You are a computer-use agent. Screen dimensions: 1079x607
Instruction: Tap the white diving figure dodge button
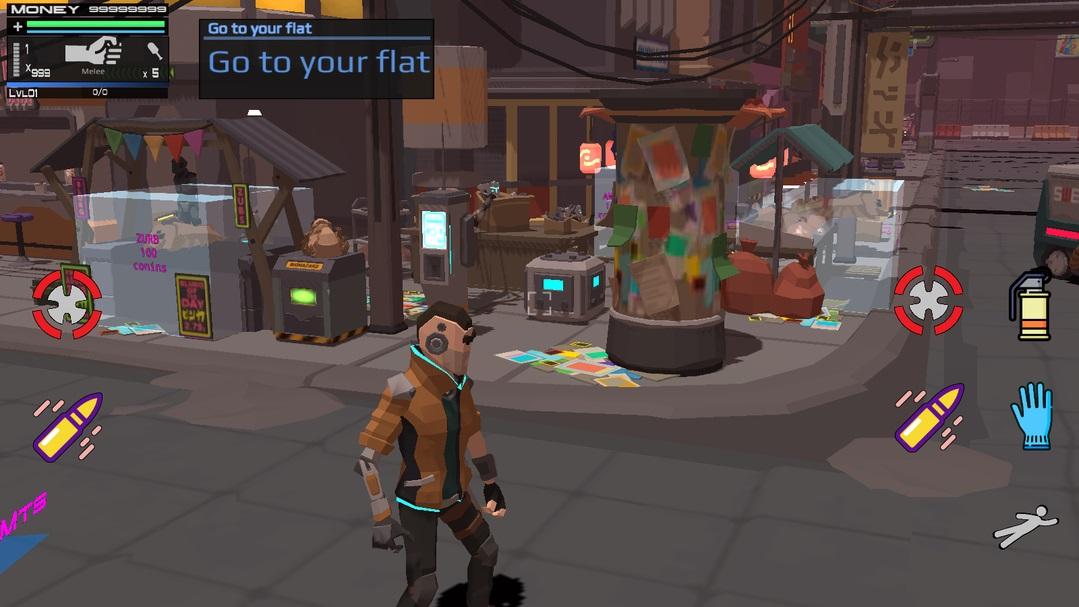1025,525
